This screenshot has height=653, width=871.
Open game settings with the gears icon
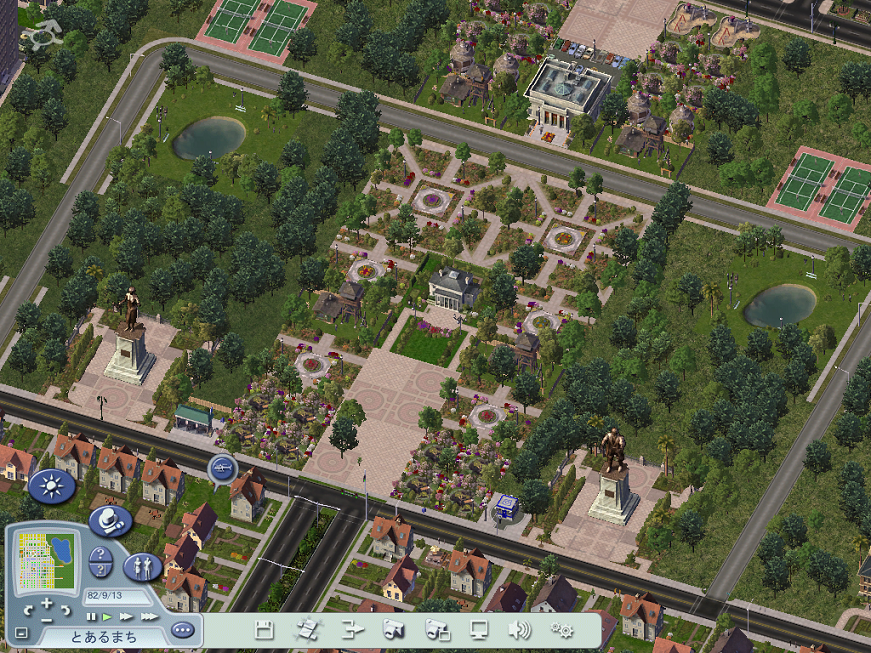(x=562, y=630)
